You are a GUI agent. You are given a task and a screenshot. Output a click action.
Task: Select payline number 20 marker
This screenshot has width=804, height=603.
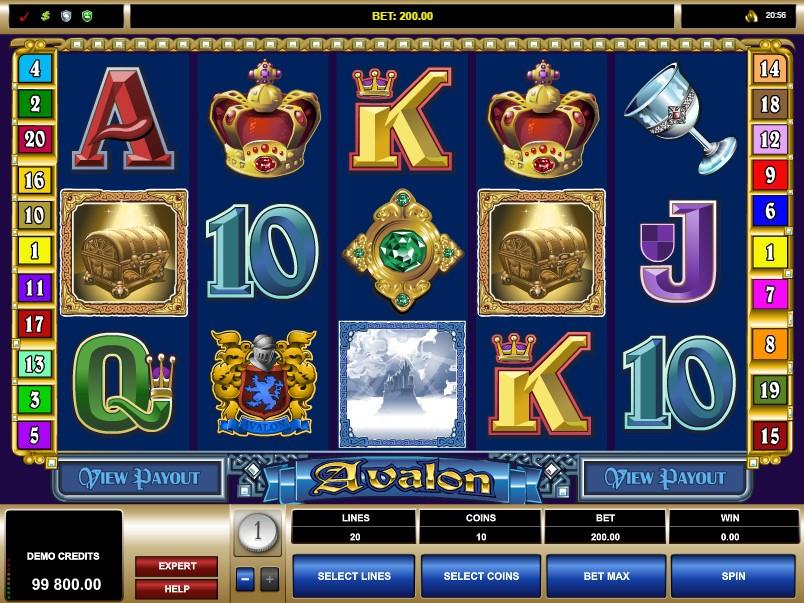35,139
